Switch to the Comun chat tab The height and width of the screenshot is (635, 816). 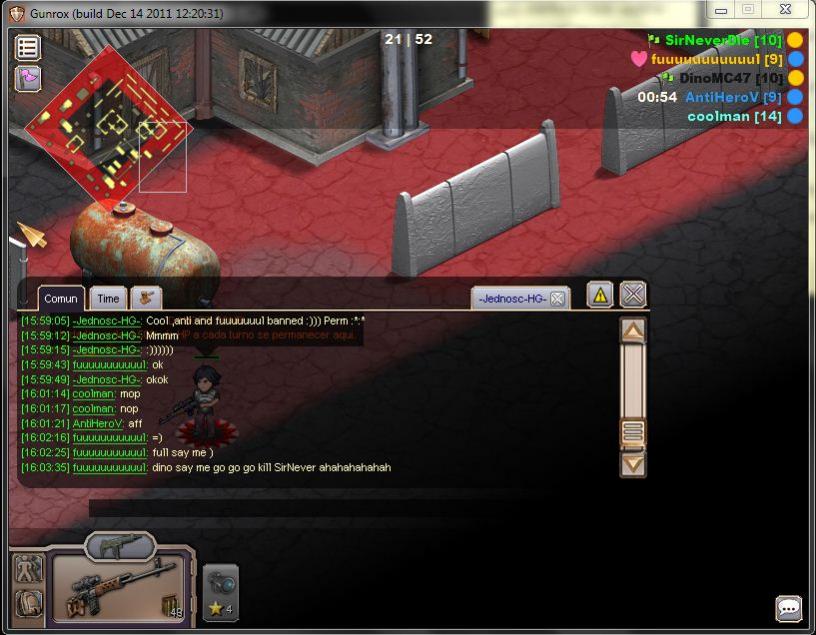61,298
